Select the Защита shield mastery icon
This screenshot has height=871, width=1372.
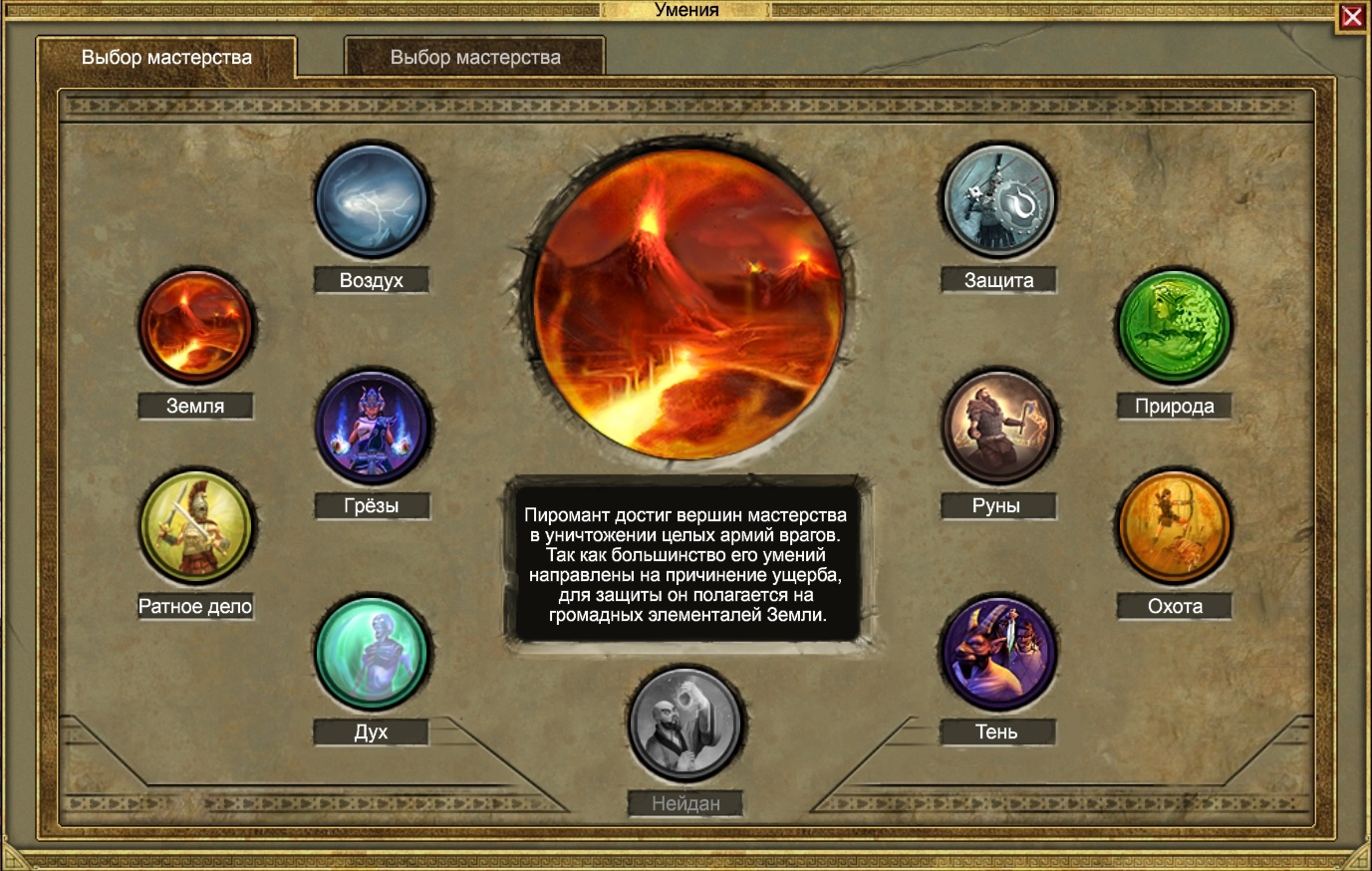pos(997,201)
